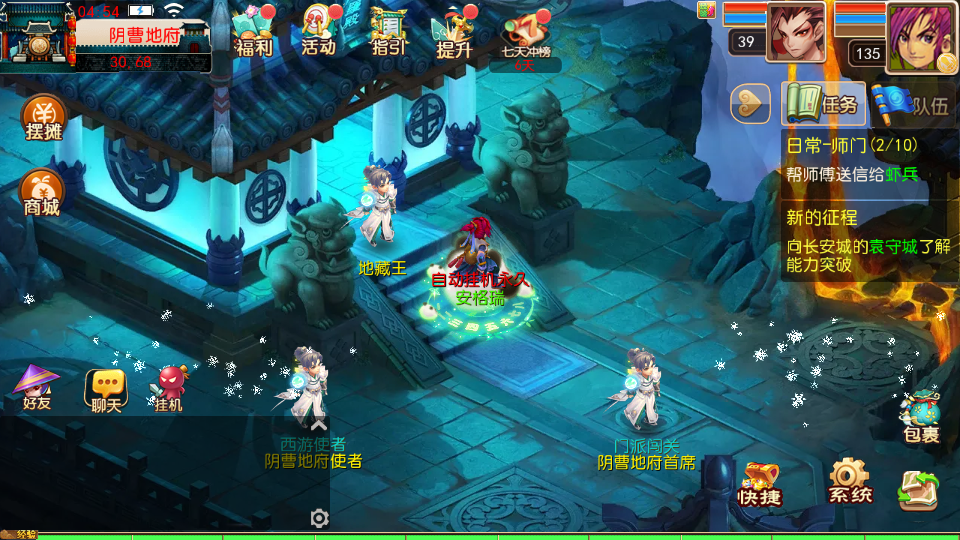Open the 摆摊 stall icon
The width and height of the screenshot is (960, 540).
[43, 120]
